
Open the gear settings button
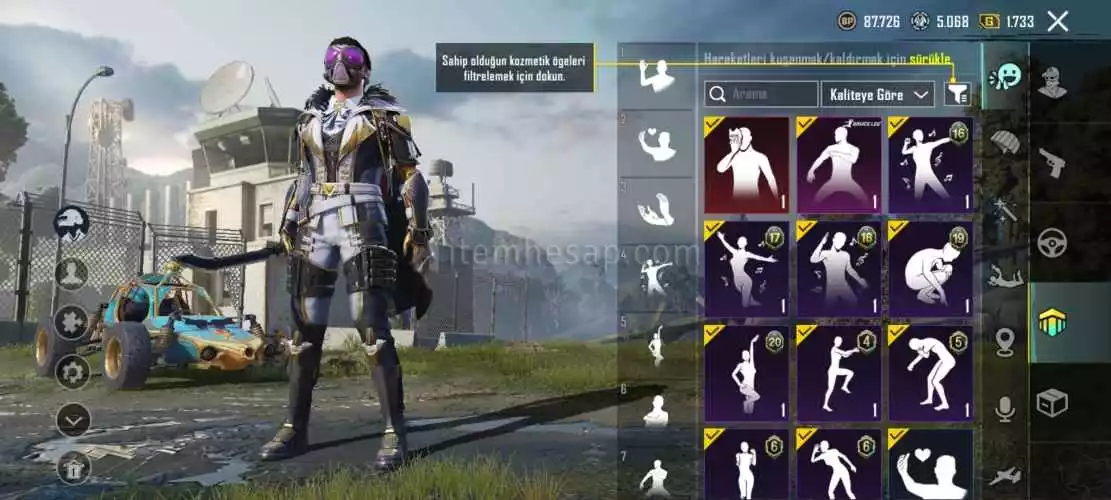pyautogui.click(x=72, y=372)
